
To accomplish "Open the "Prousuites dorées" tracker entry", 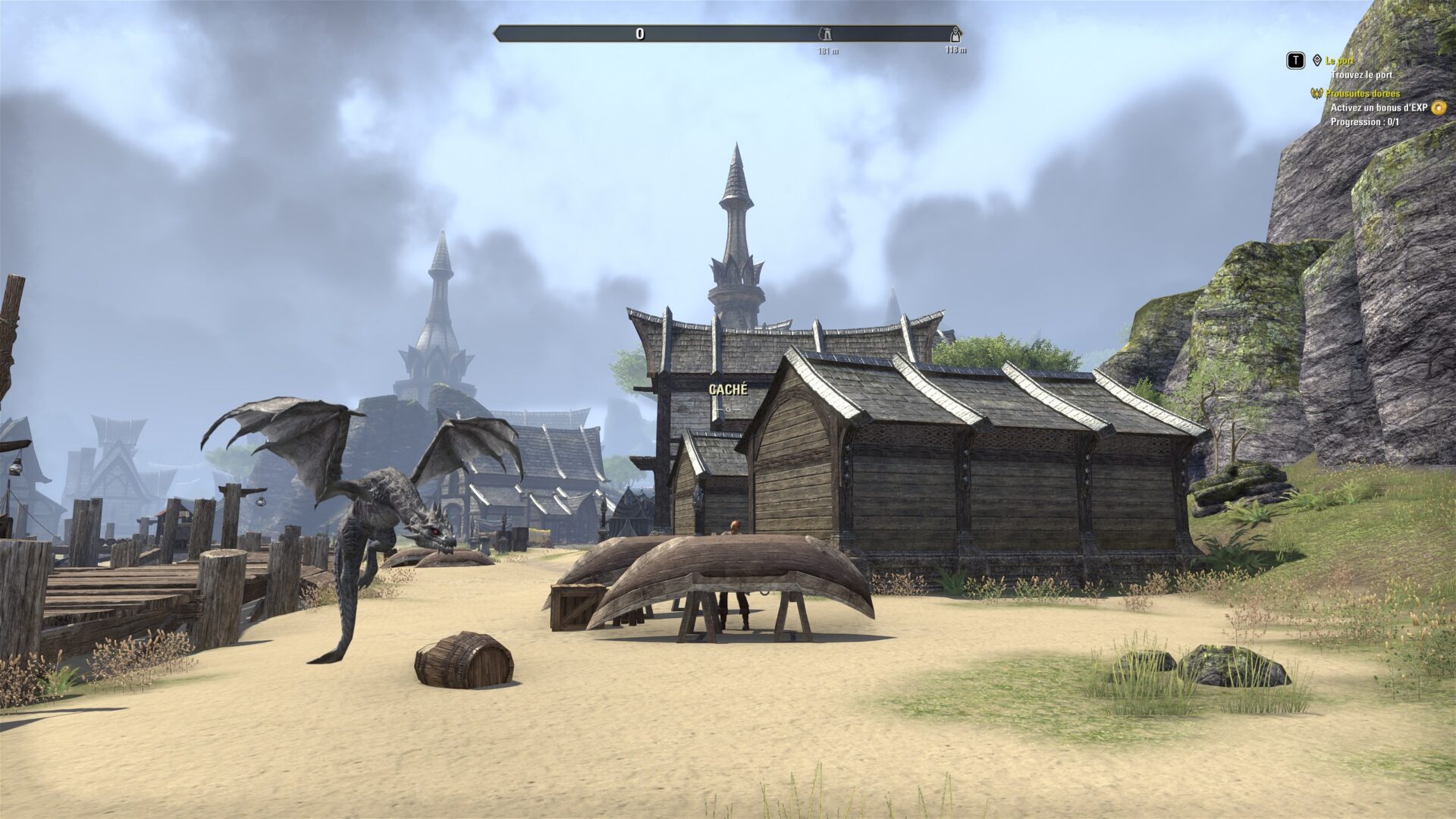I will click(1363, 94).
